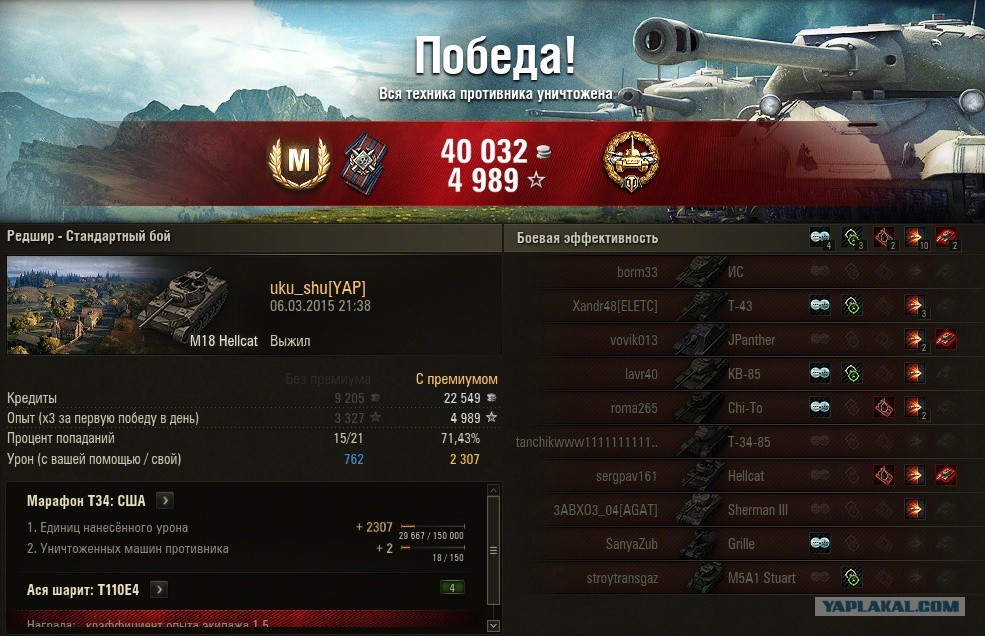Expand the Ася шарит: T110E4 mission arrow
Screen dimensions: 985x636
[x=158, y=589]
